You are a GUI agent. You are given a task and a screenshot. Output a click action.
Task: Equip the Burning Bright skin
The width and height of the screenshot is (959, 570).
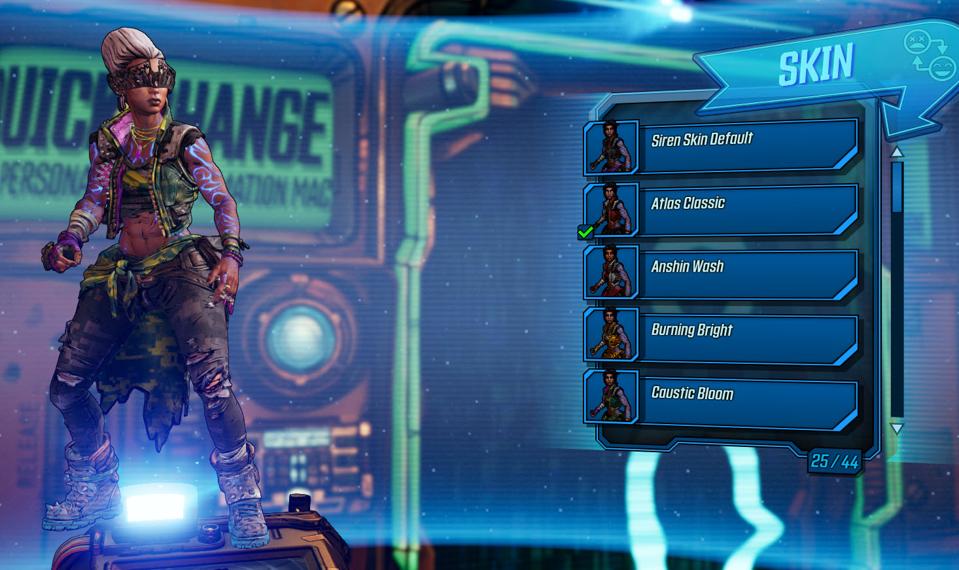tap(722, 337)
